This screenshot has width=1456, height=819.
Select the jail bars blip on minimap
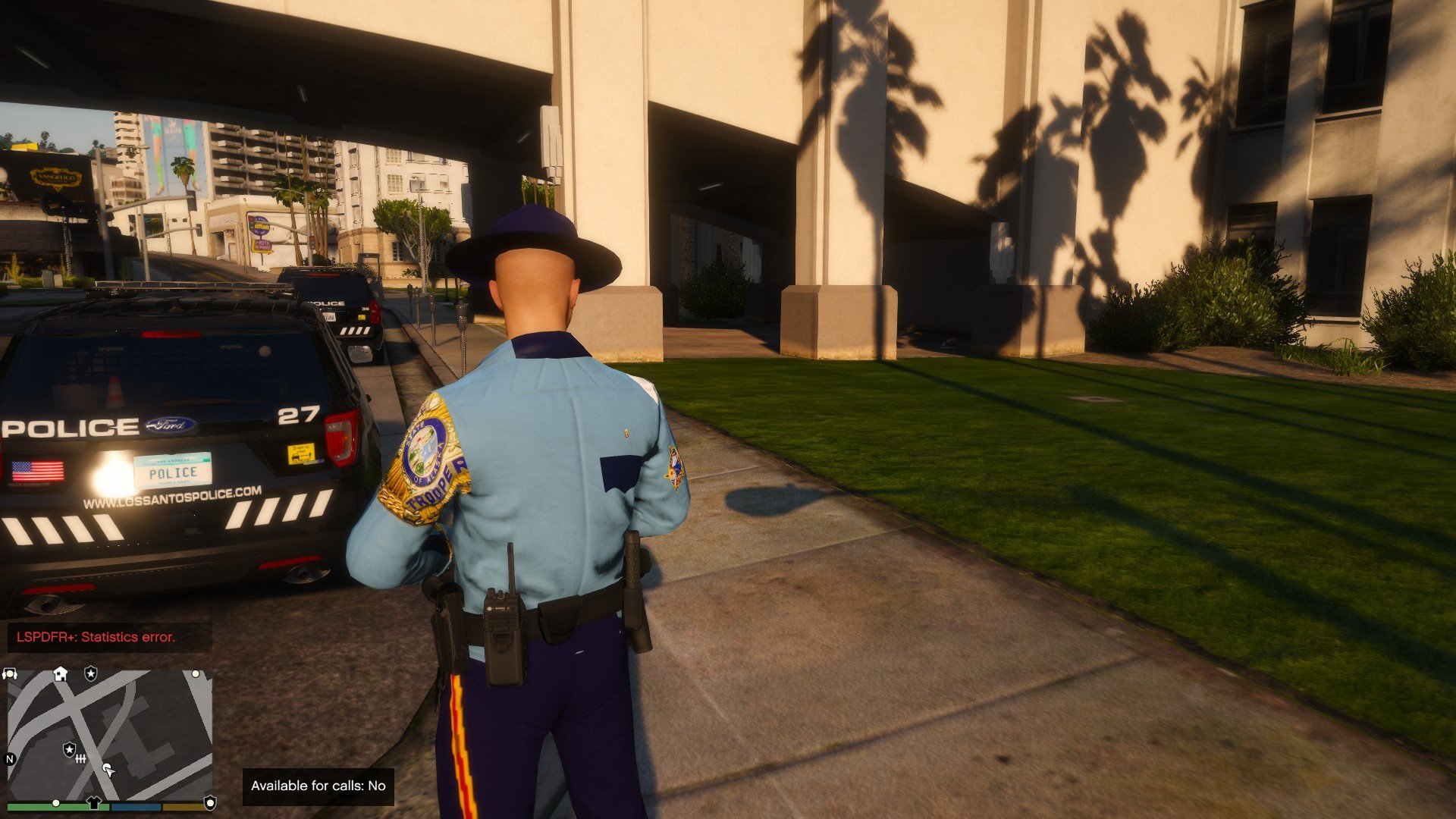[80, 758]
